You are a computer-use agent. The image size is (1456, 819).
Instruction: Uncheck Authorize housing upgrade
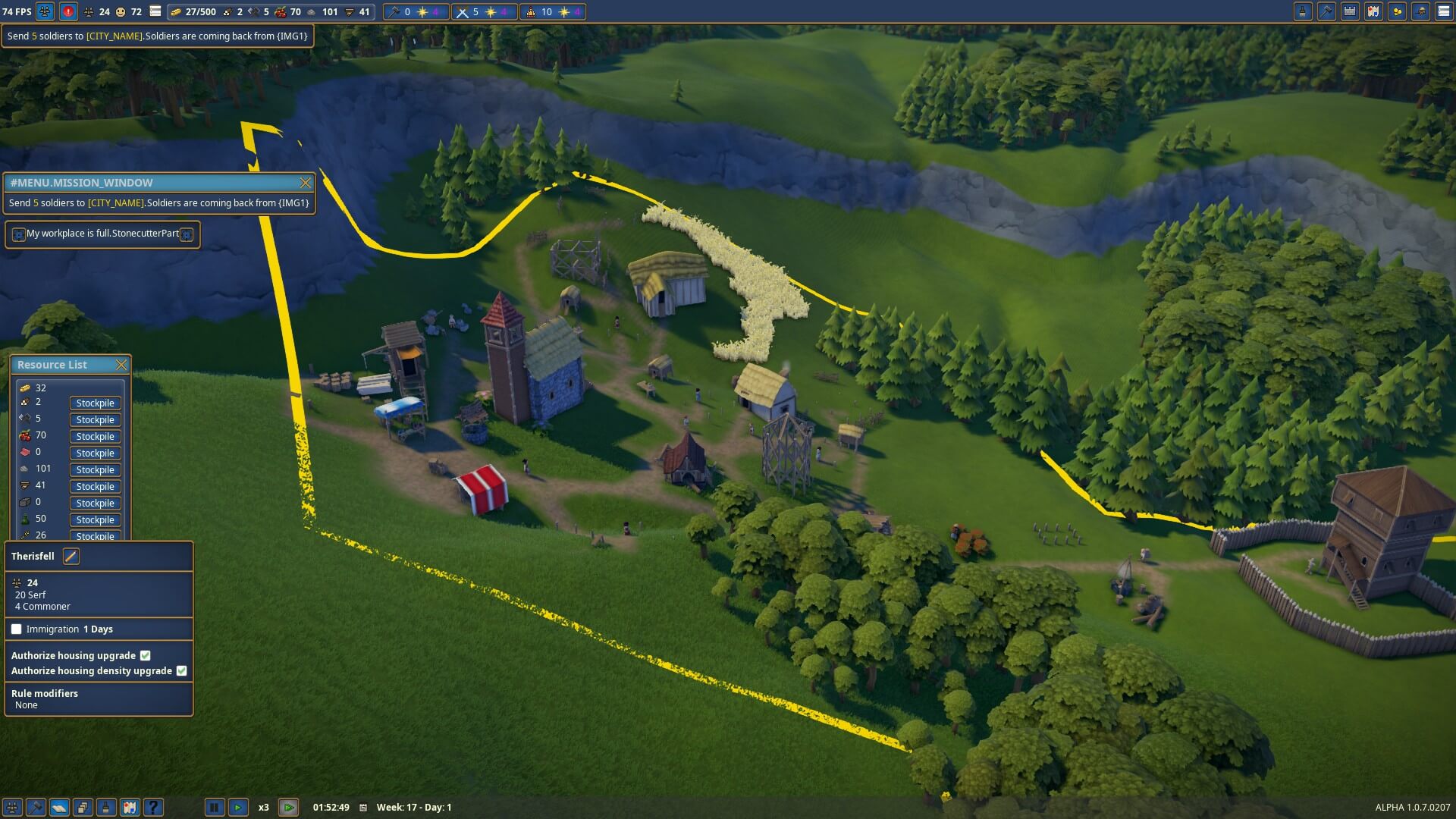(x=146, y=656)
